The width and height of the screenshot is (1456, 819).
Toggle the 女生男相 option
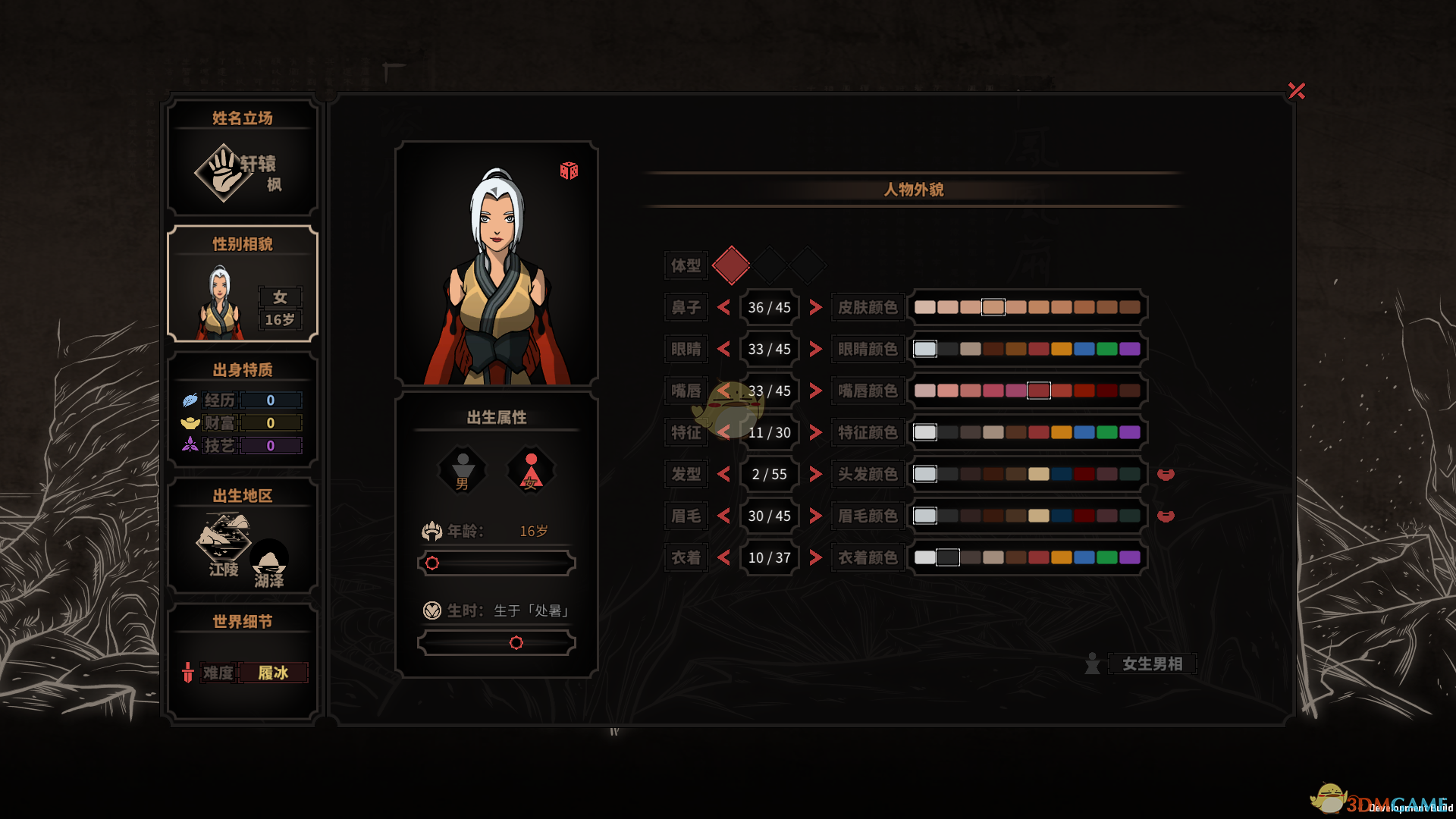(1151, 664)
